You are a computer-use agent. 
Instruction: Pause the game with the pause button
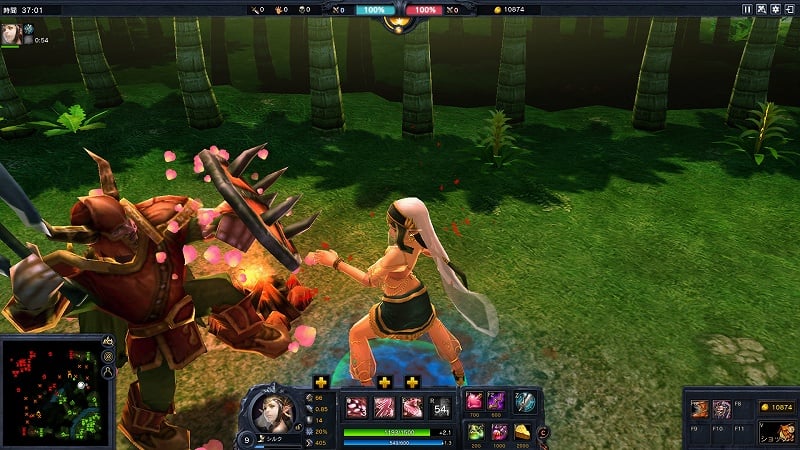(x=747, y=9)
